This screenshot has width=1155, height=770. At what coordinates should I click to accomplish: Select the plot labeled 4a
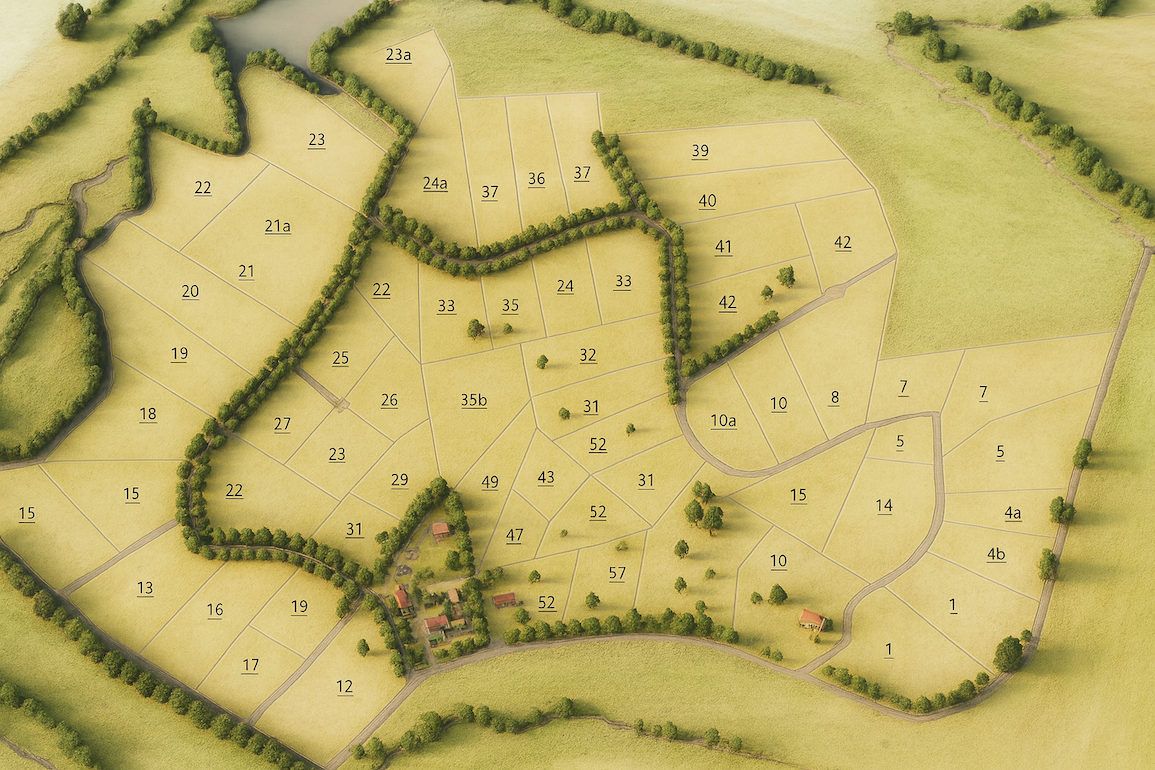(1012, 514)
